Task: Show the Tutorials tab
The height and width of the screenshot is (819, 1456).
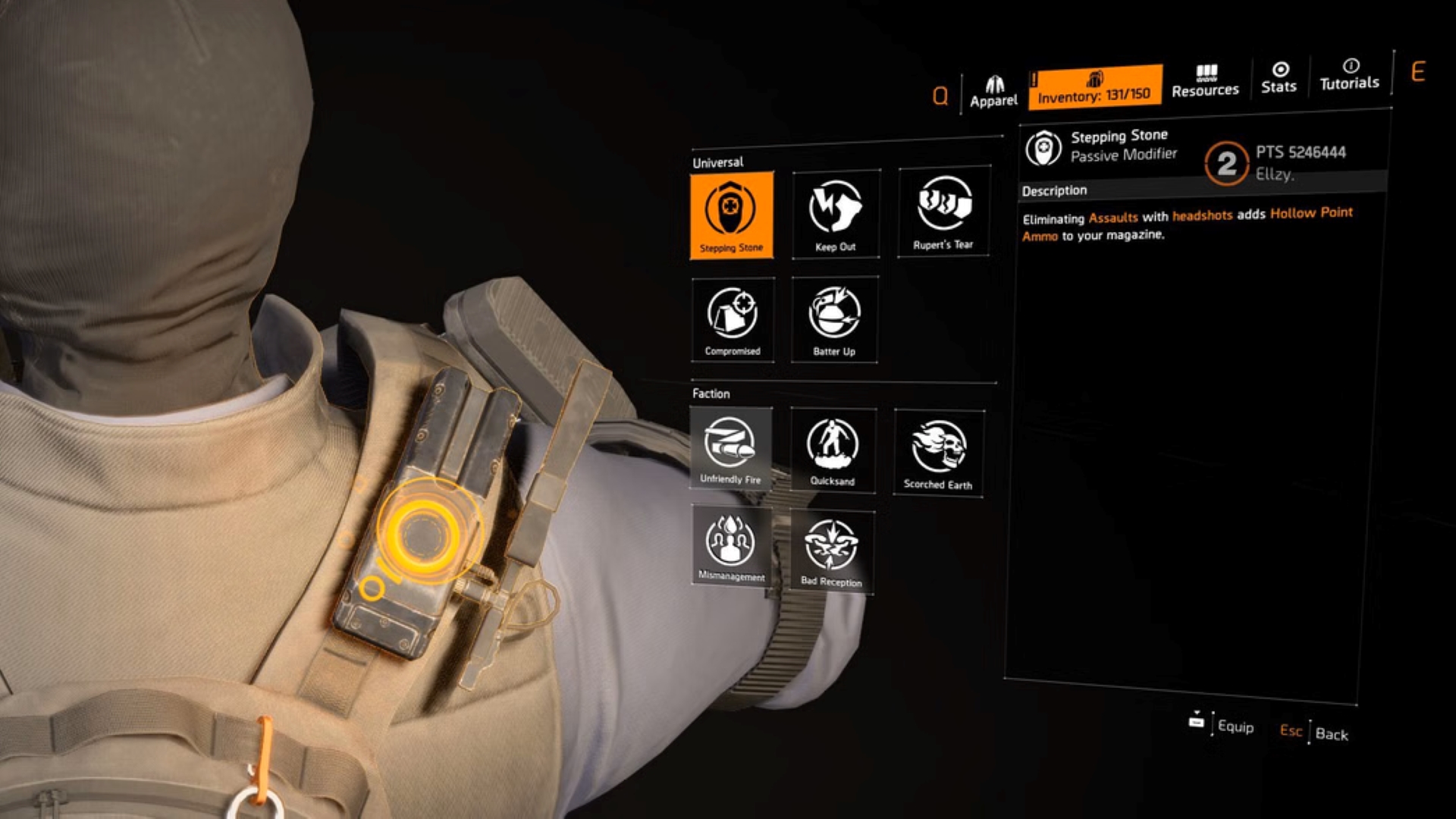Action: [x=1349, y=76]
